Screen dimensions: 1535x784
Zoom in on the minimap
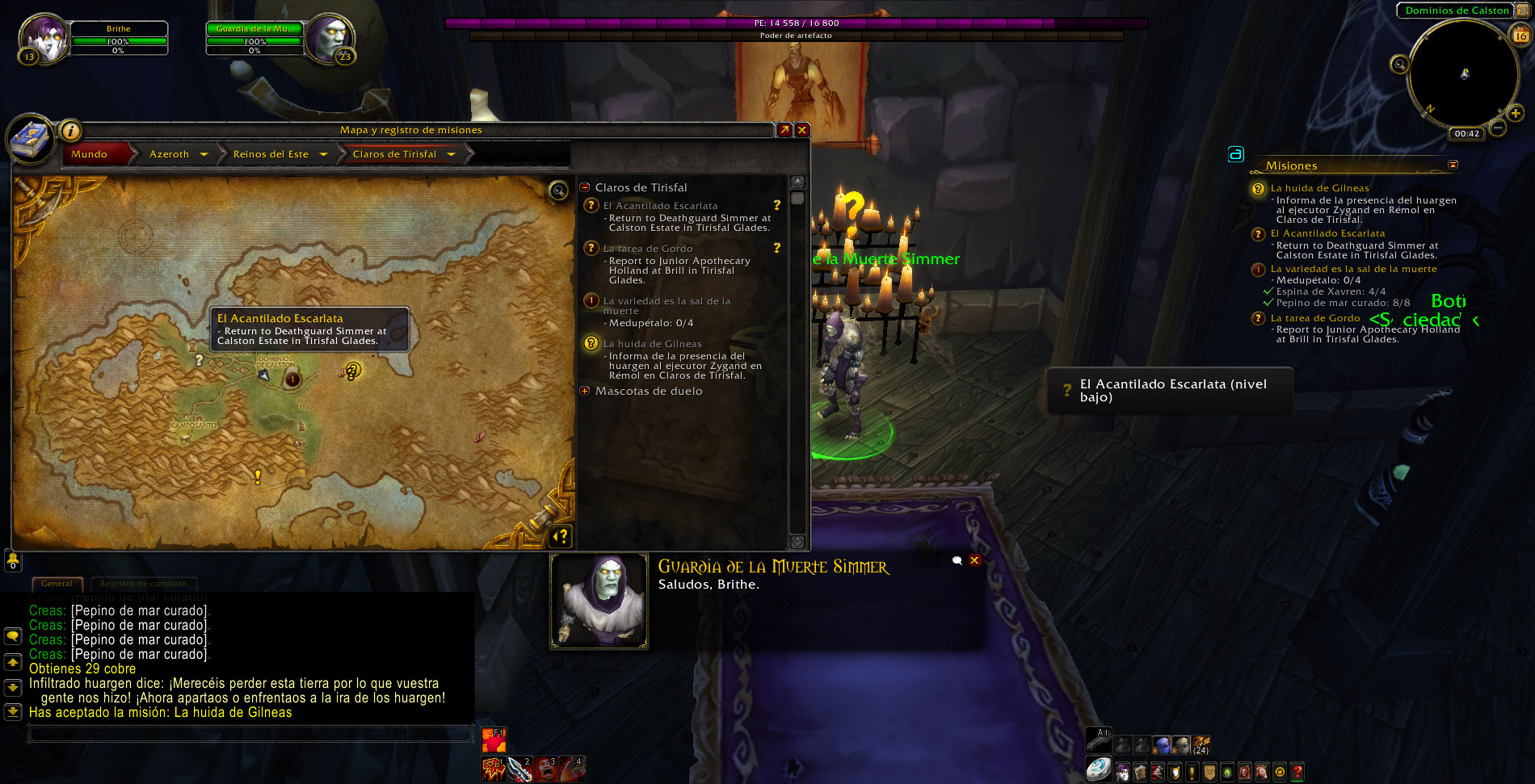[x=1515, y=114]
